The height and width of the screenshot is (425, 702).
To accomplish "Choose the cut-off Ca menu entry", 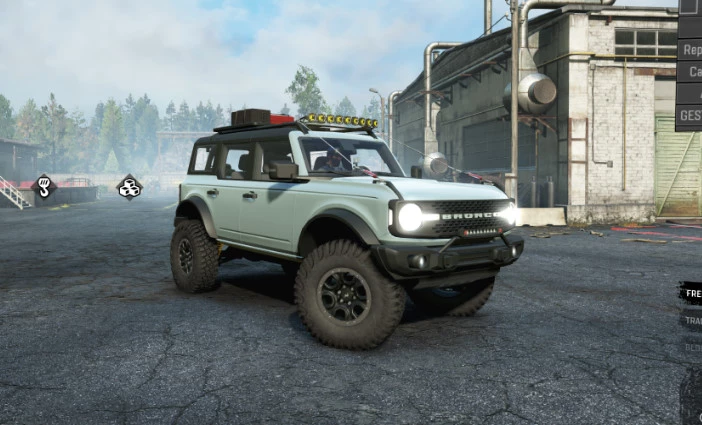I will 691,72.
